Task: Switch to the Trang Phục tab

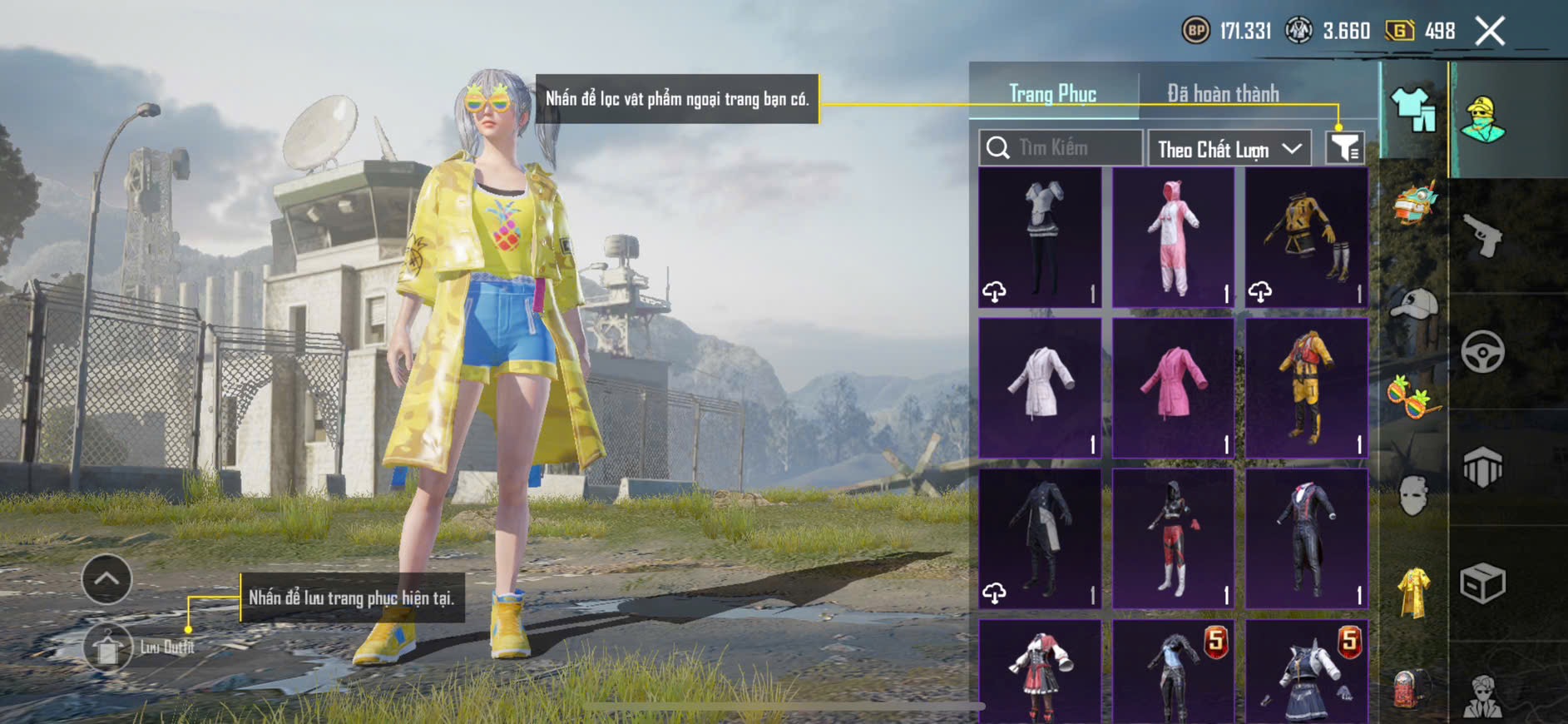Action: (x=1052, y=93)
